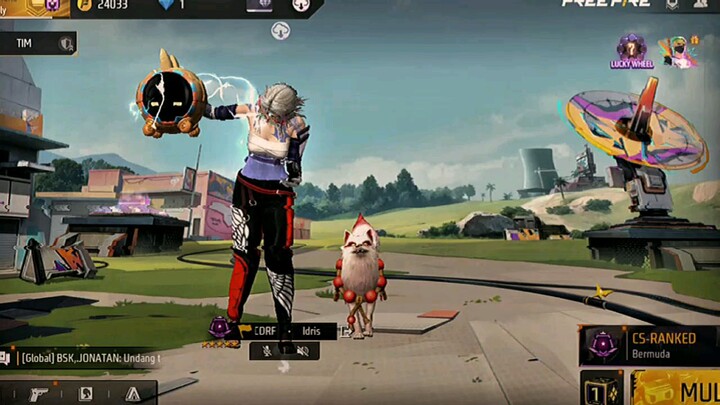
Task: Open the Lucky Wheel event
Action: coord(631,51)
